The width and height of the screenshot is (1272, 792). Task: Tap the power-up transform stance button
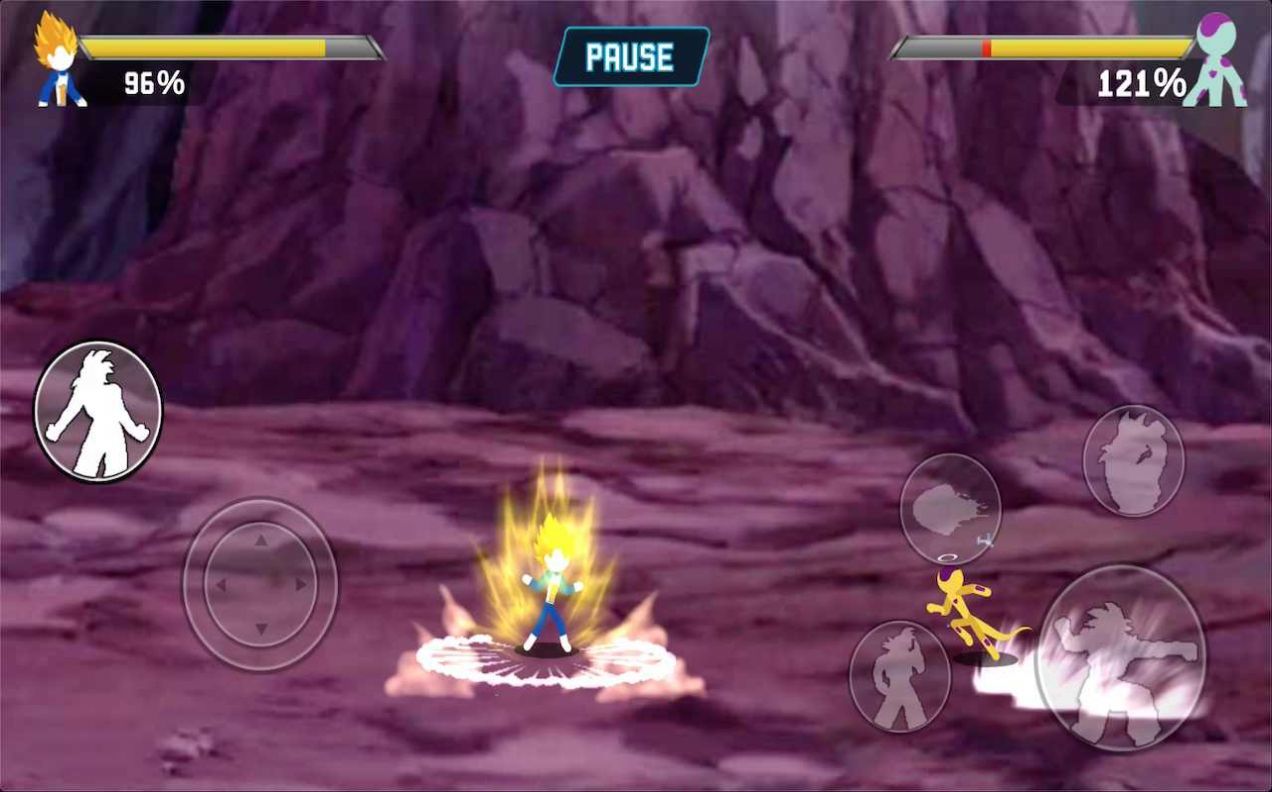tap(98, 411)
